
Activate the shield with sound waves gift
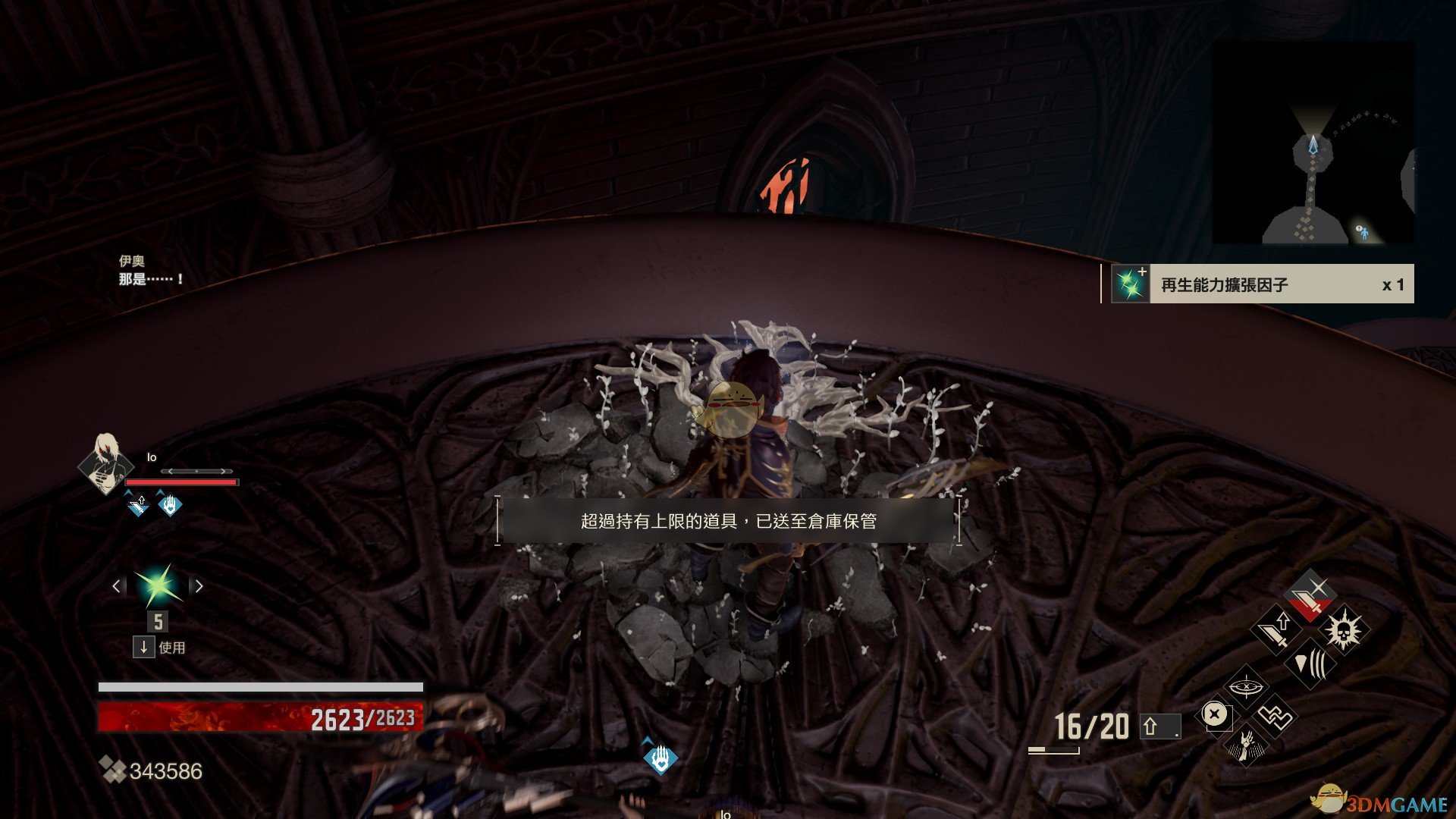coord(1310,664)
